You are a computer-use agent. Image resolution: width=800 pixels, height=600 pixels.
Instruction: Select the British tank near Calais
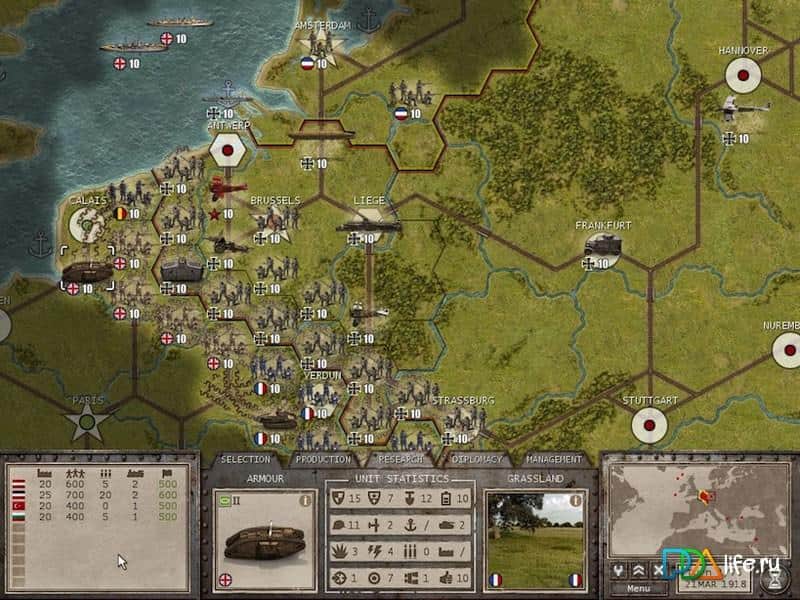(x=82, y=272)
